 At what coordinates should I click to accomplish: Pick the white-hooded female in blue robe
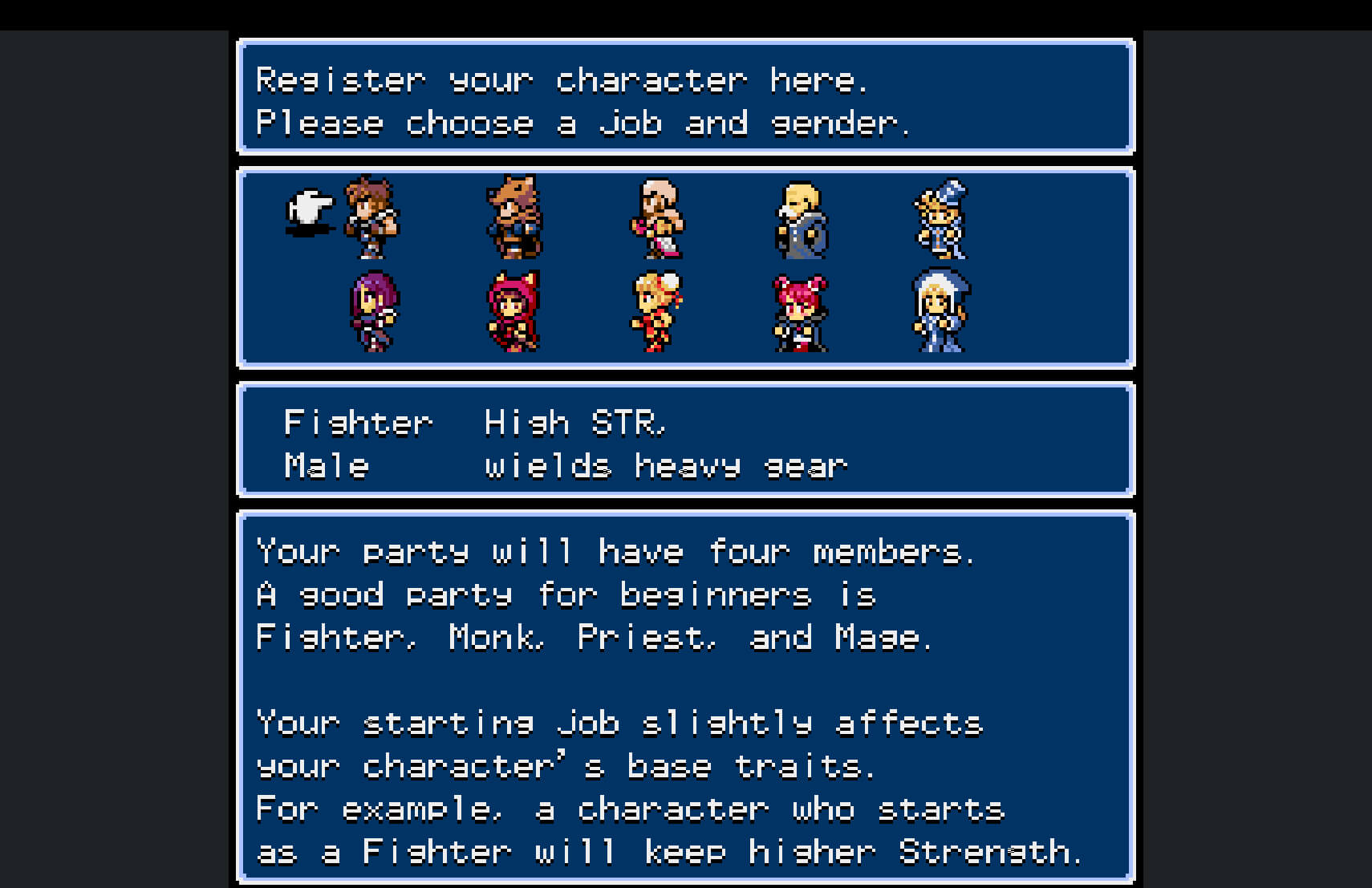coord(941,311)
